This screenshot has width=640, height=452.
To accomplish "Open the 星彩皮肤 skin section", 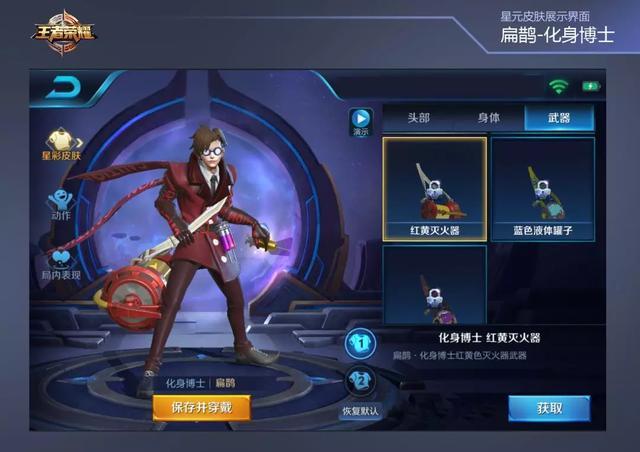I will click(61, 143).
